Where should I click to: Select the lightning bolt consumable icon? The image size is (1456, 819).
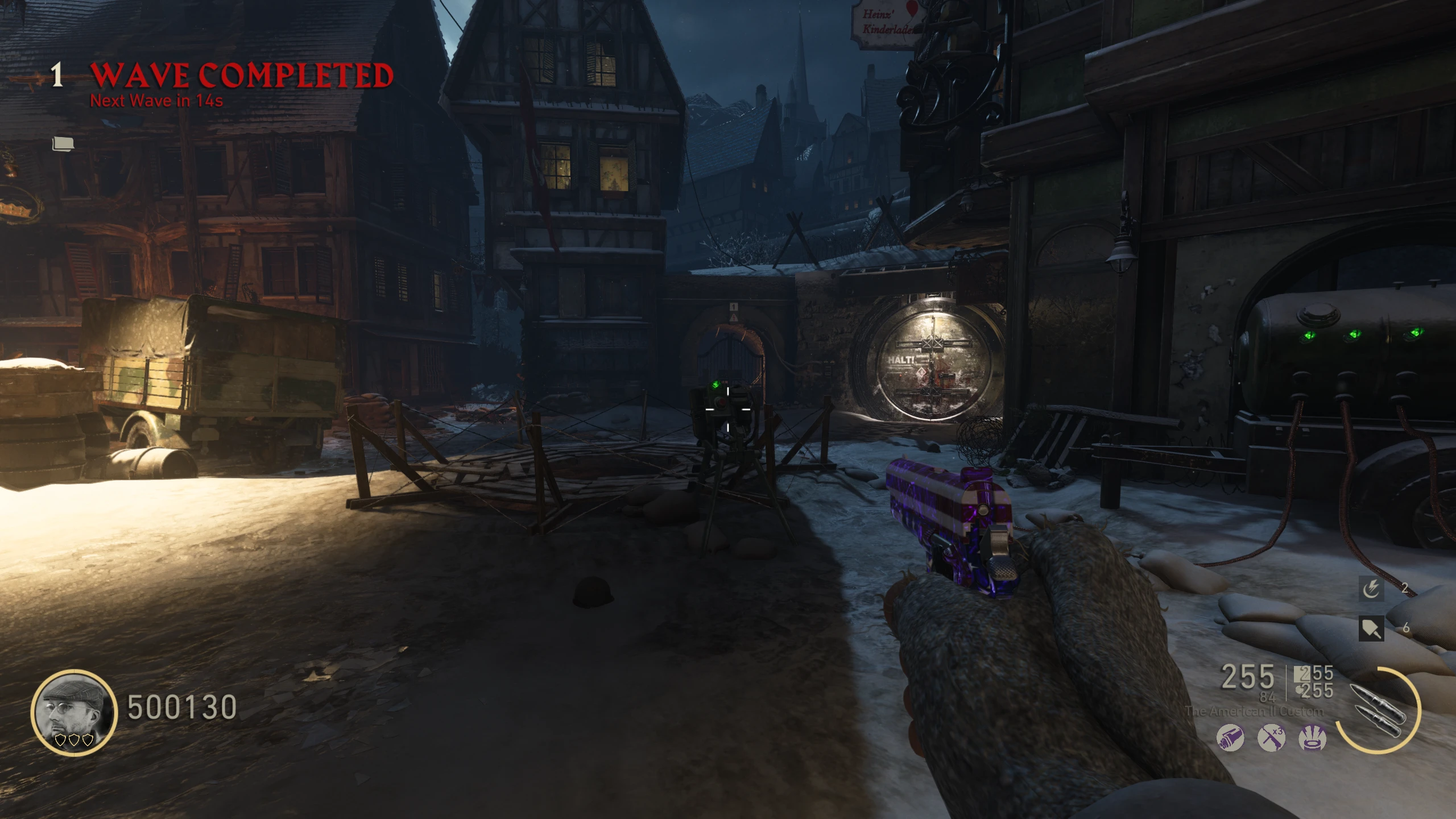1371,589
